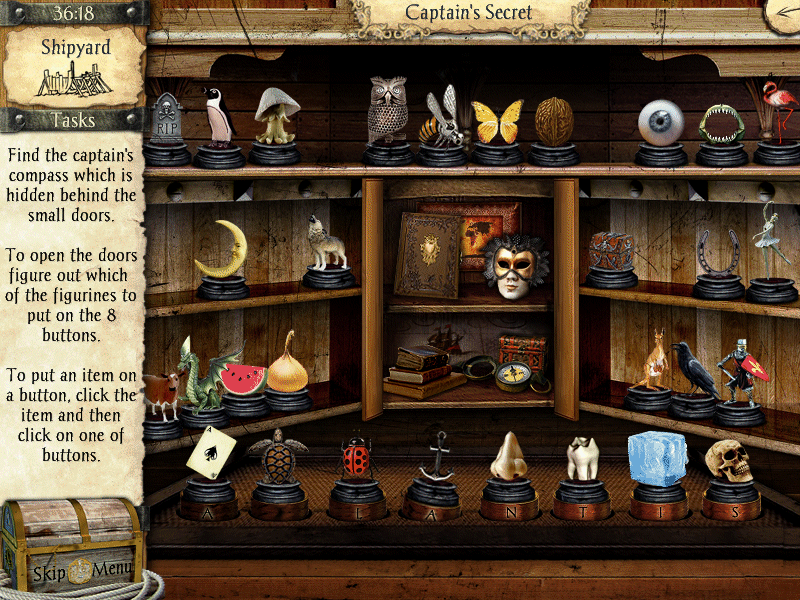This screenshot has width=800, height=600.
Task: Select the owl figurine
Action: pos(387,111)
